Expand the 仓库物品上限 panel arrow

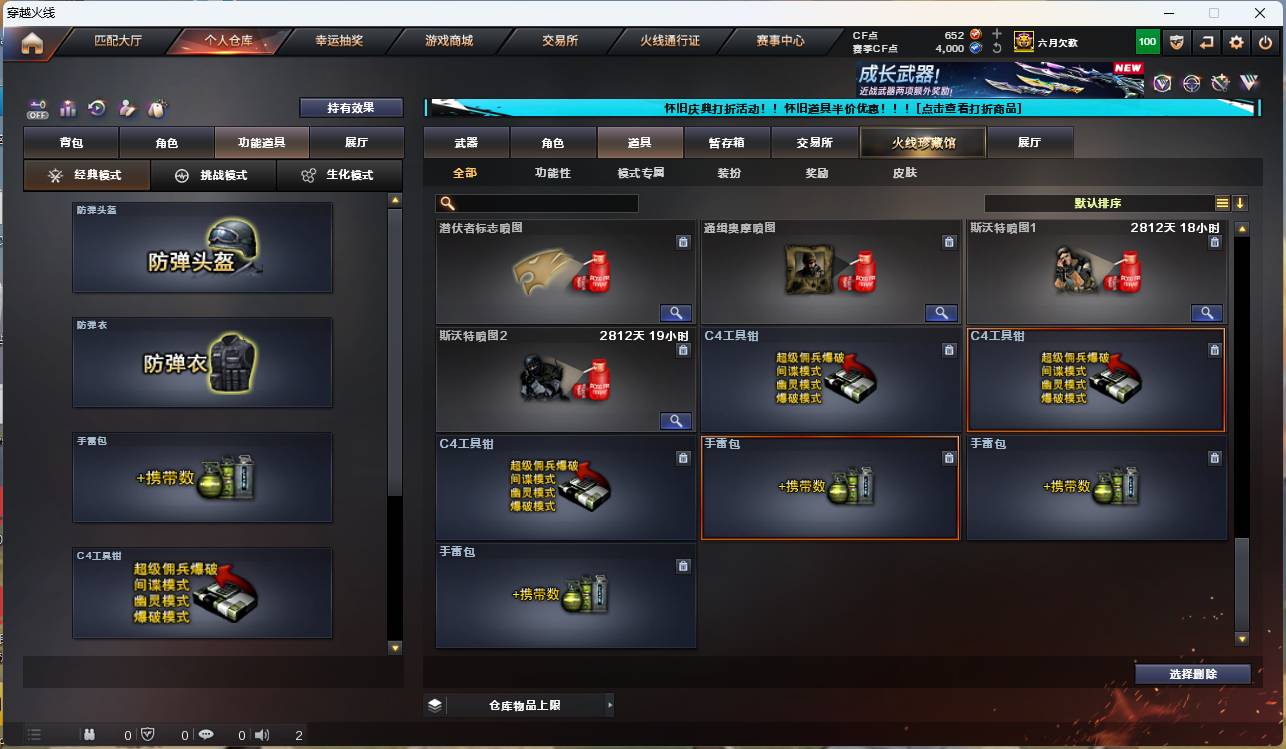point(609,705)
